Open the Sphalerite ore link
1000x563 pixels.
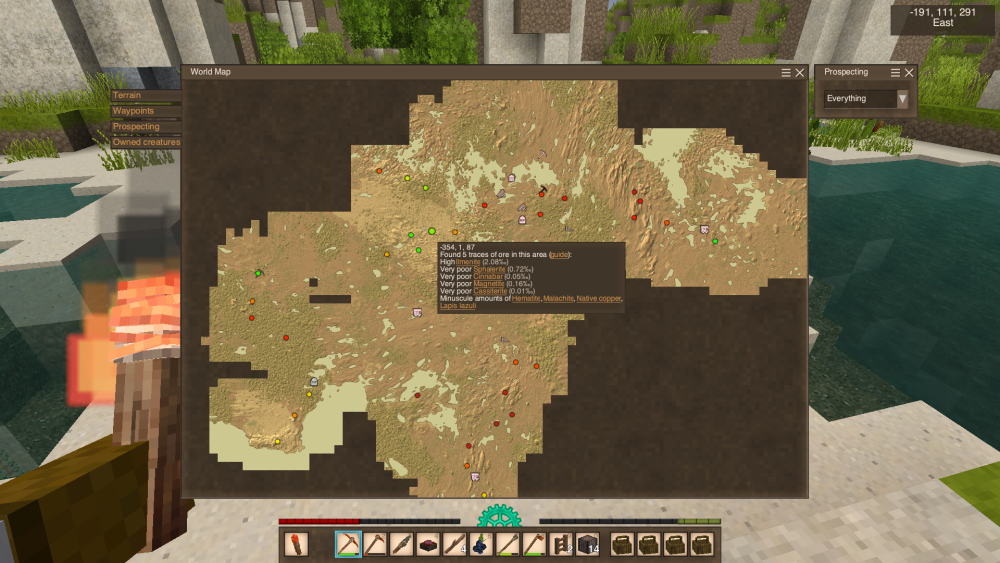tap(488, 270)
